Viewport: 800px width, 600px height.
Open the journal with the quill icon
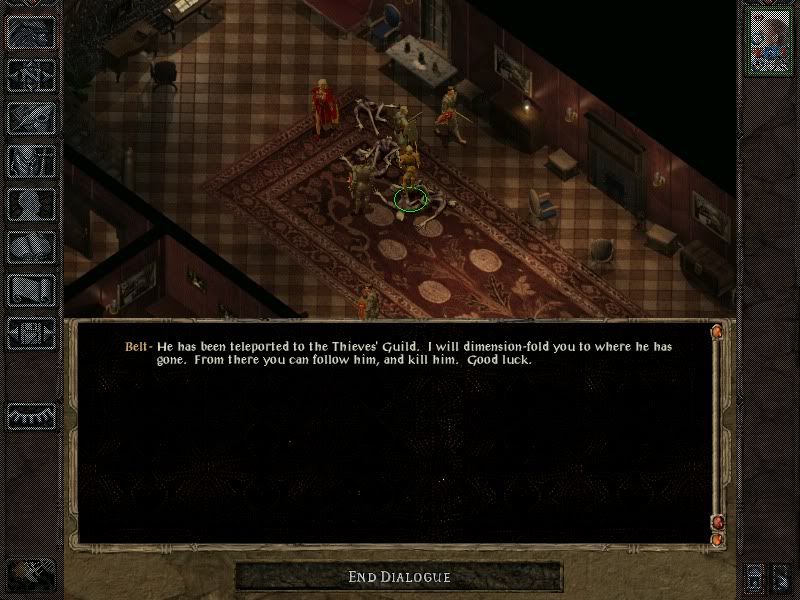pos(31,117)
